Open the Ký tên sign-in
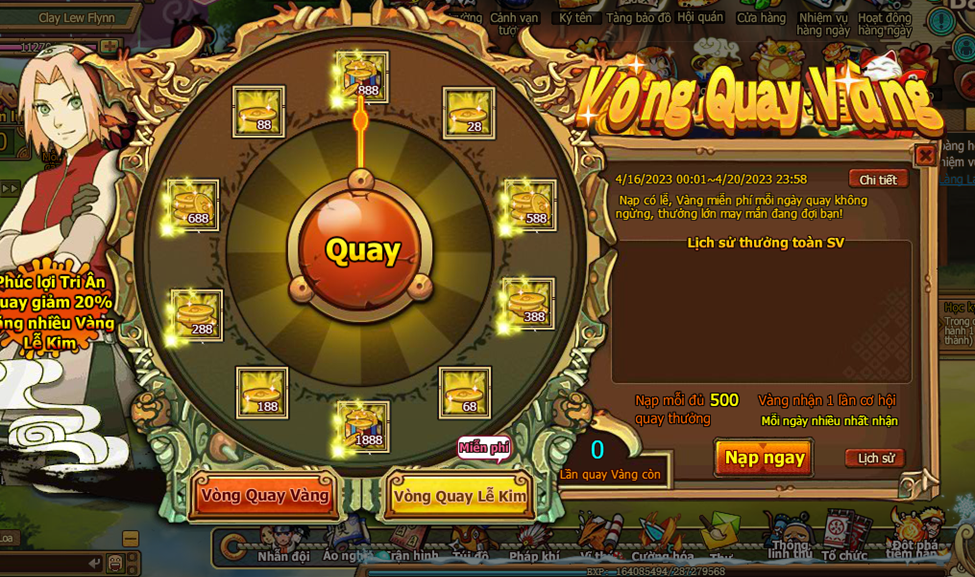975x577 pixels. (x=575, y=18)
